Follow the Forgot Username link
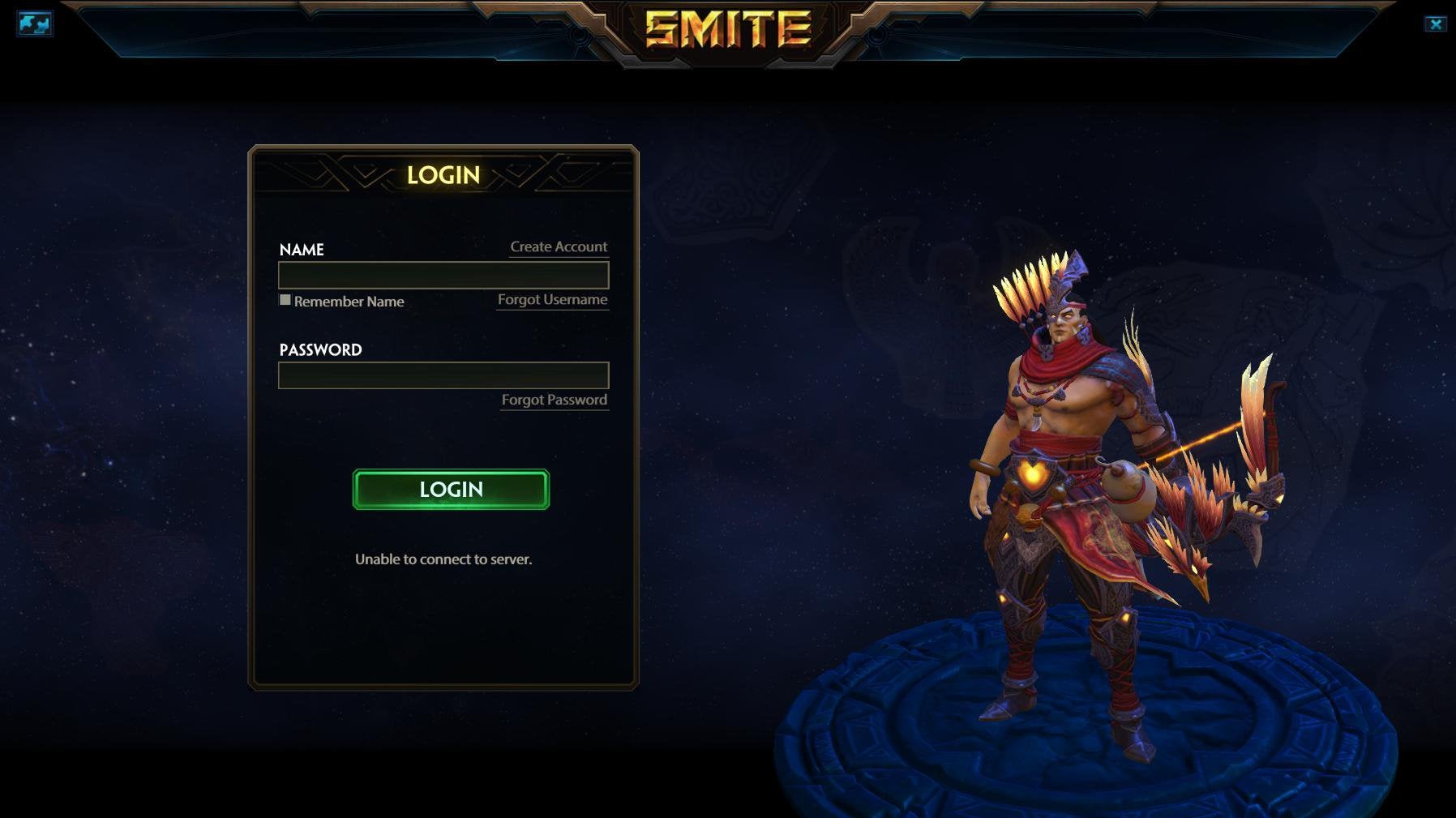The image size is (1456, 818). click(552, 299)
